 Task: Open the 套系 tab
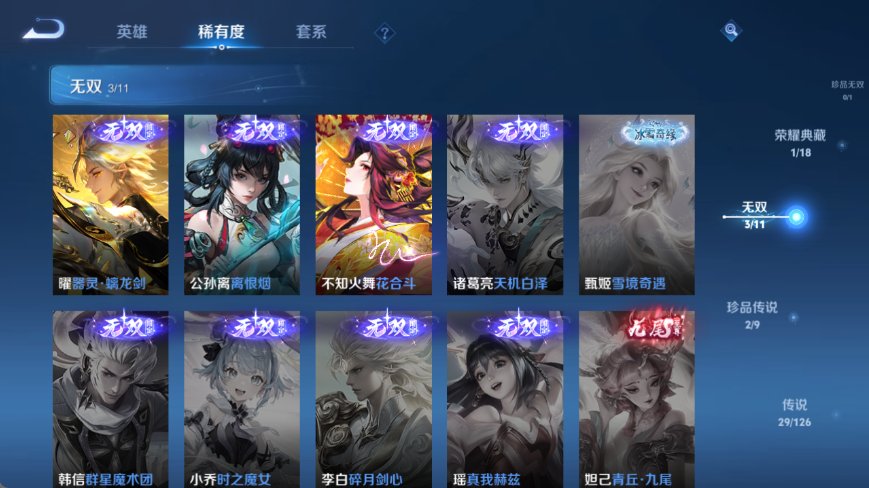(x=311, y=32)
